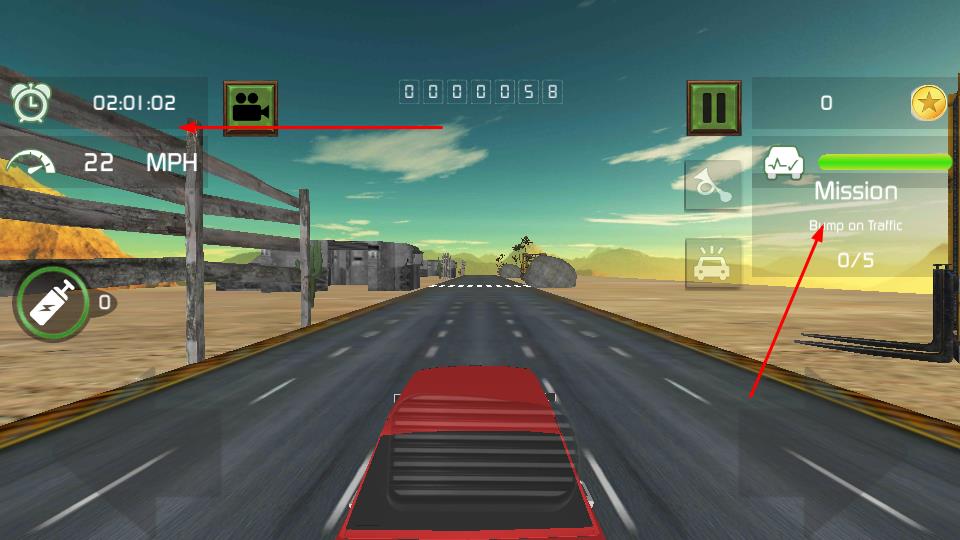
Task: Tap the Bump on Traffic mission tracker
Action: pos(855,226)
